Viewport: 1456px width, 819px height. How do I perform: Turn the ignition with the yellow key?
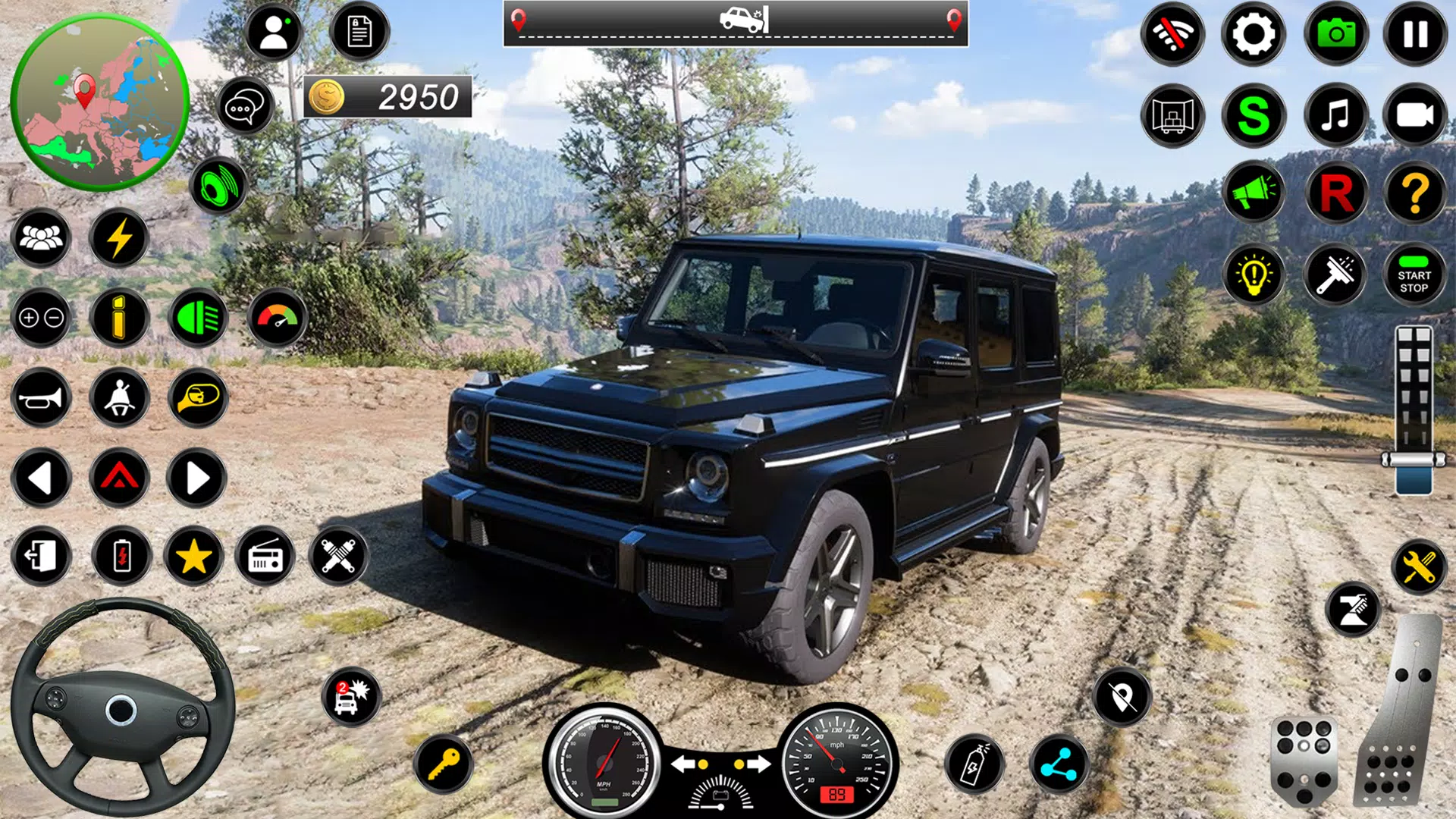(444, 764)
